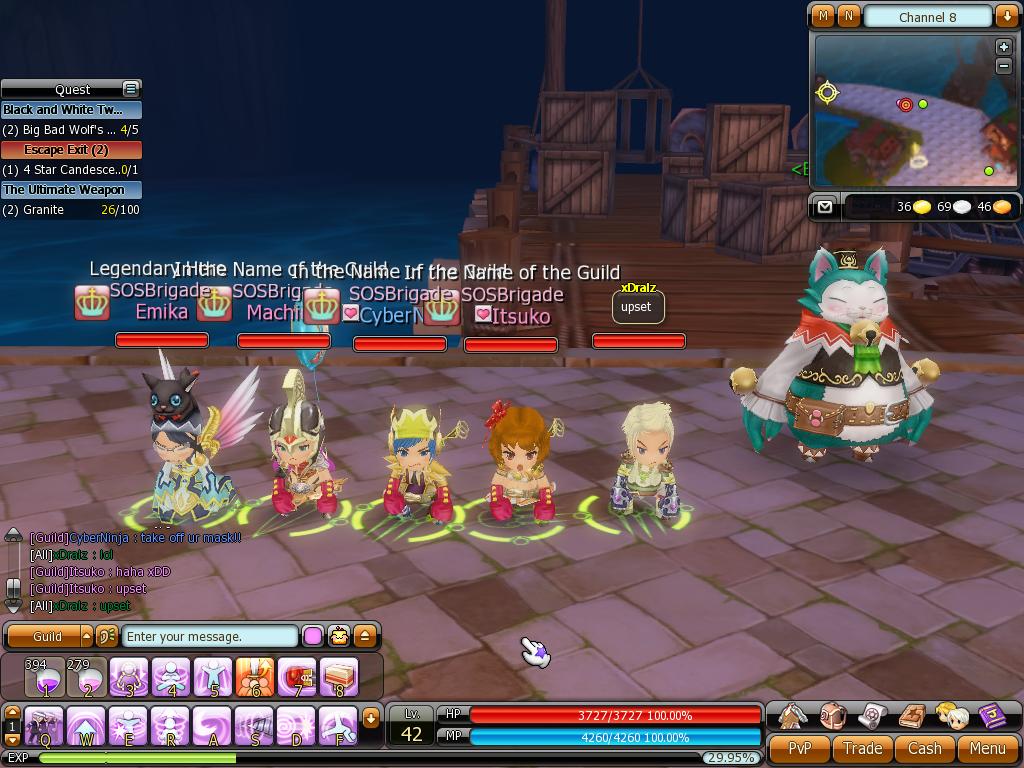The image size is (1024, 768).
Task: Toggle the Quest tracker list button
Action: [130, 89]
